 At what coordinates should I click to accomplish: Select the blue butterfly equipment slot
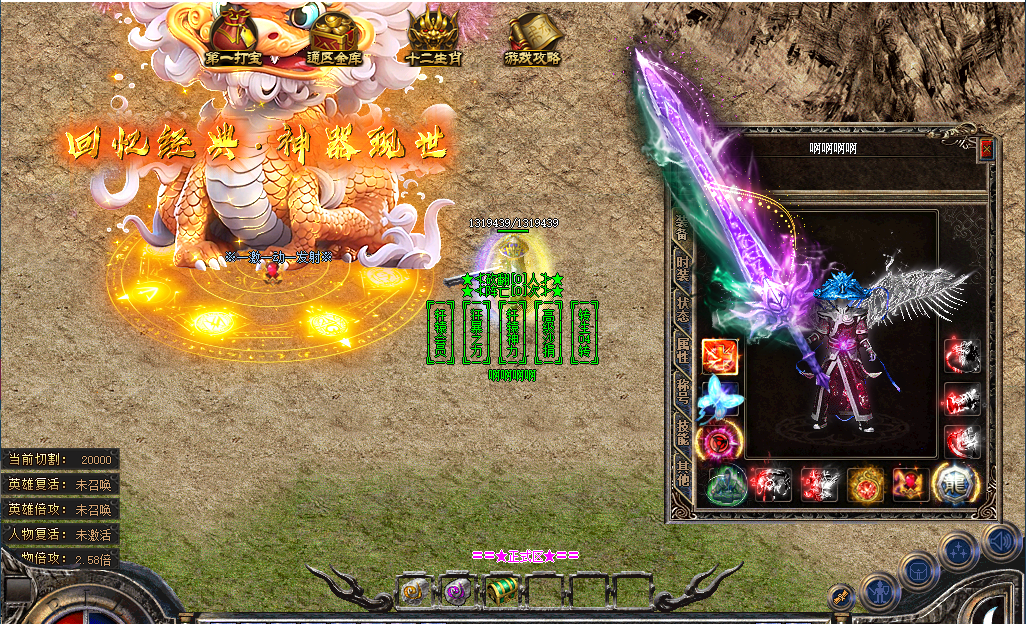click(719, 397)
